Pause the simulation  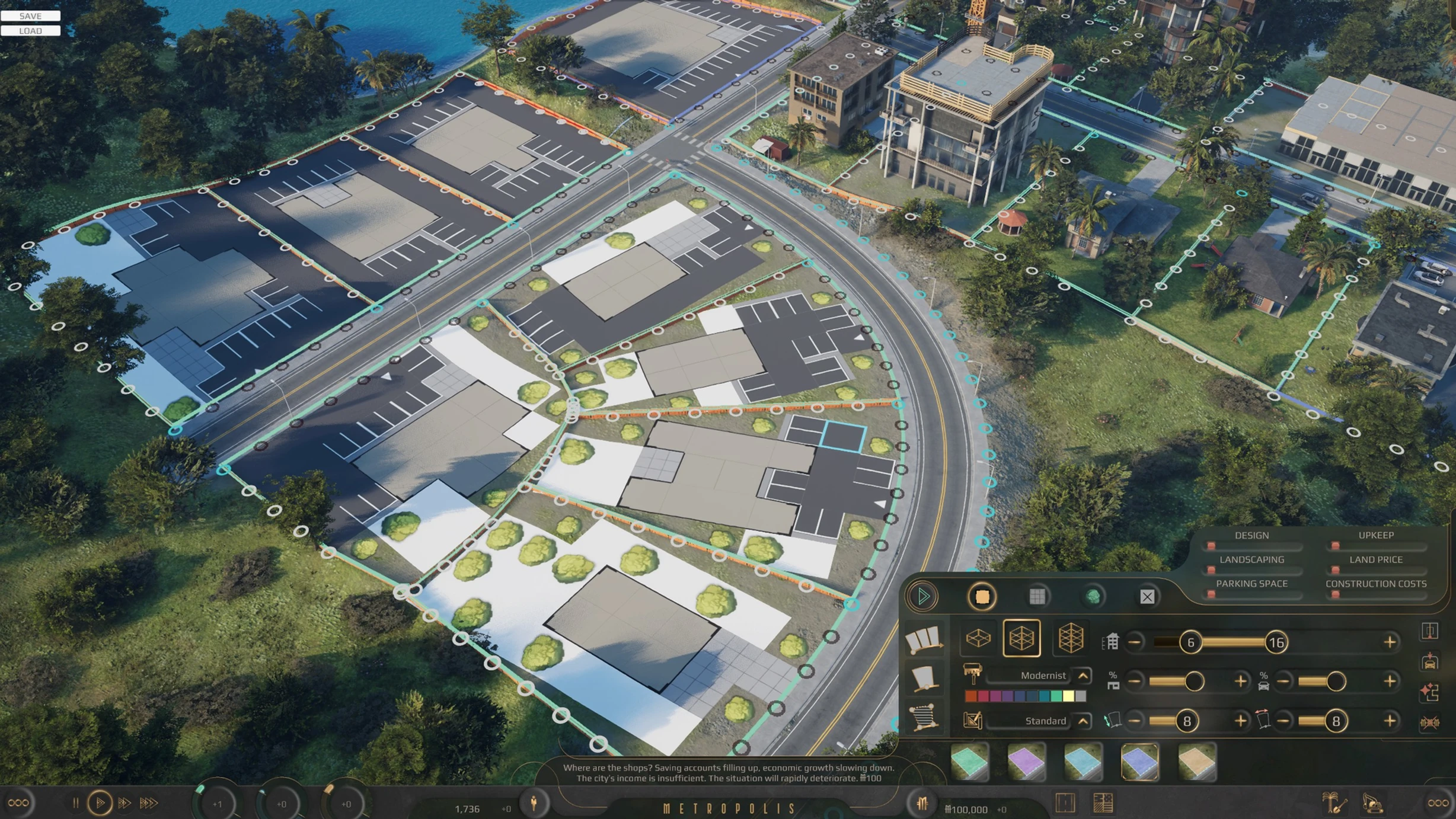pyautogui.click(x=75, y=803)
